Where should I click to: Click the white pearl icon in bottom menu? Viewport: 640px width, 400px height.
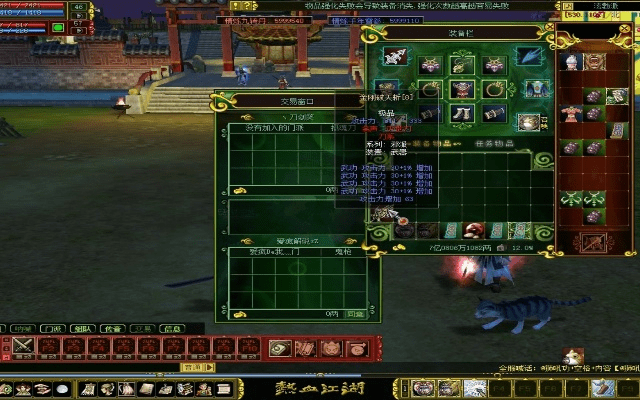[x=63, y=389]
